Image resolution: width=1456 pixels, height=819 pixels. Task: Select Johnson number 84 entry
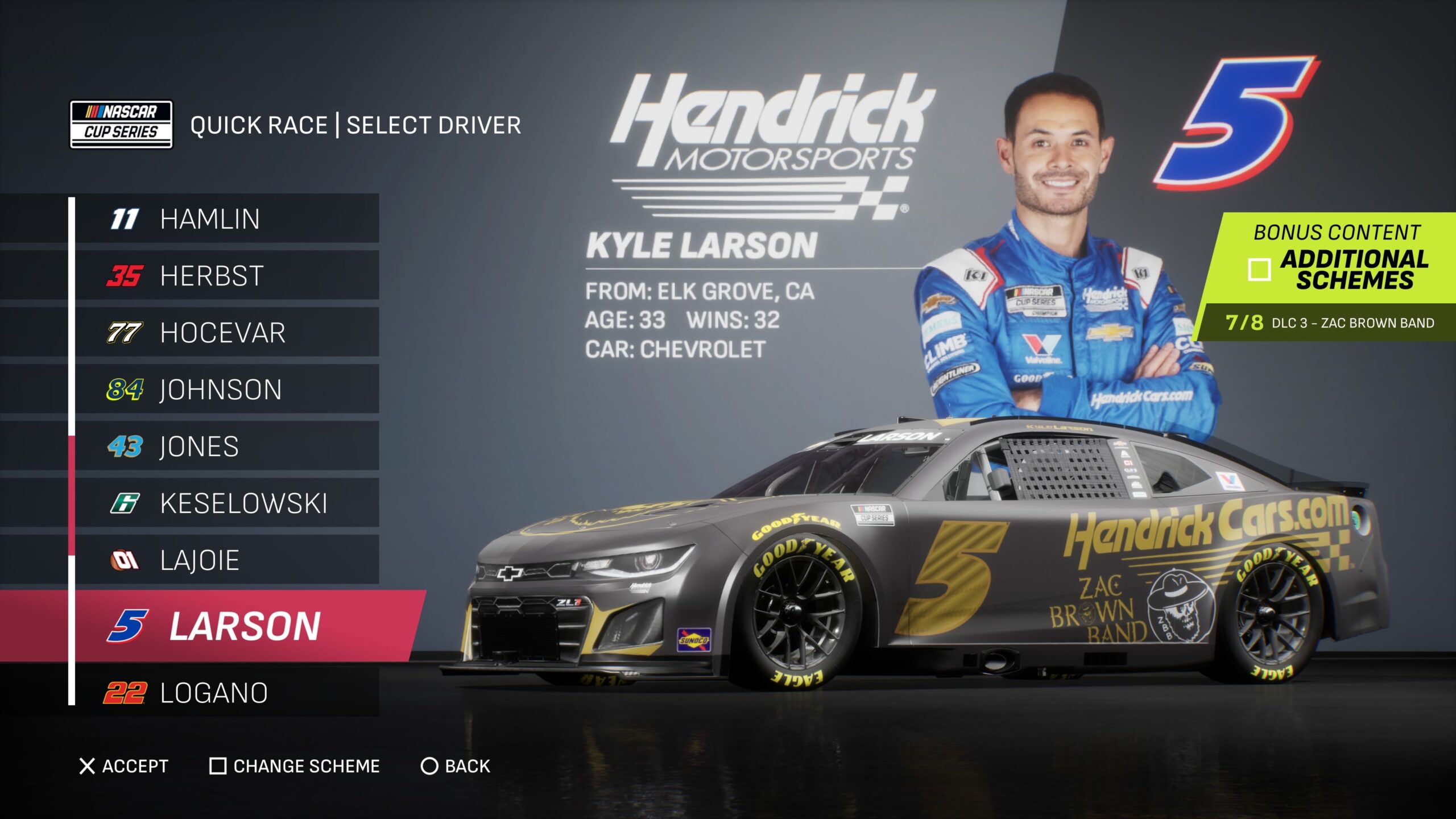(x=226, y=390)
